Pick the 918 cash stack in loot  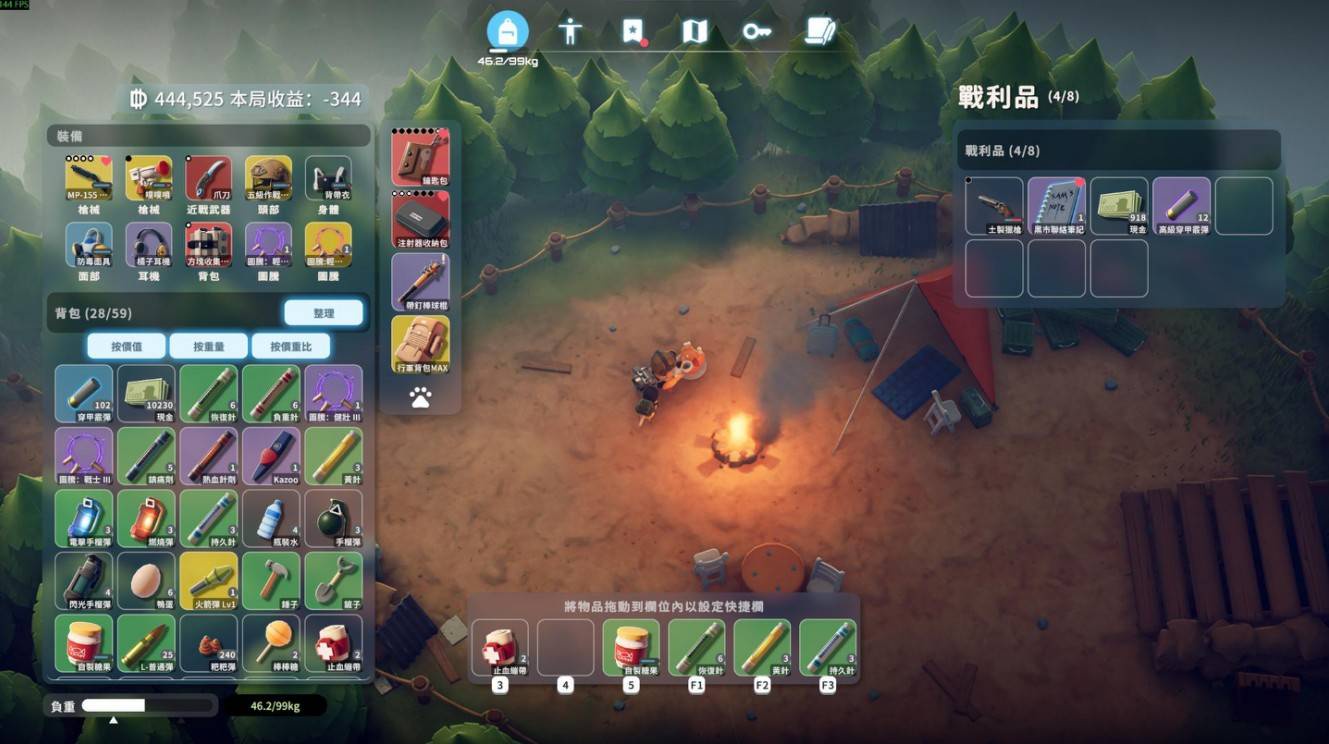coord(1119,205)
